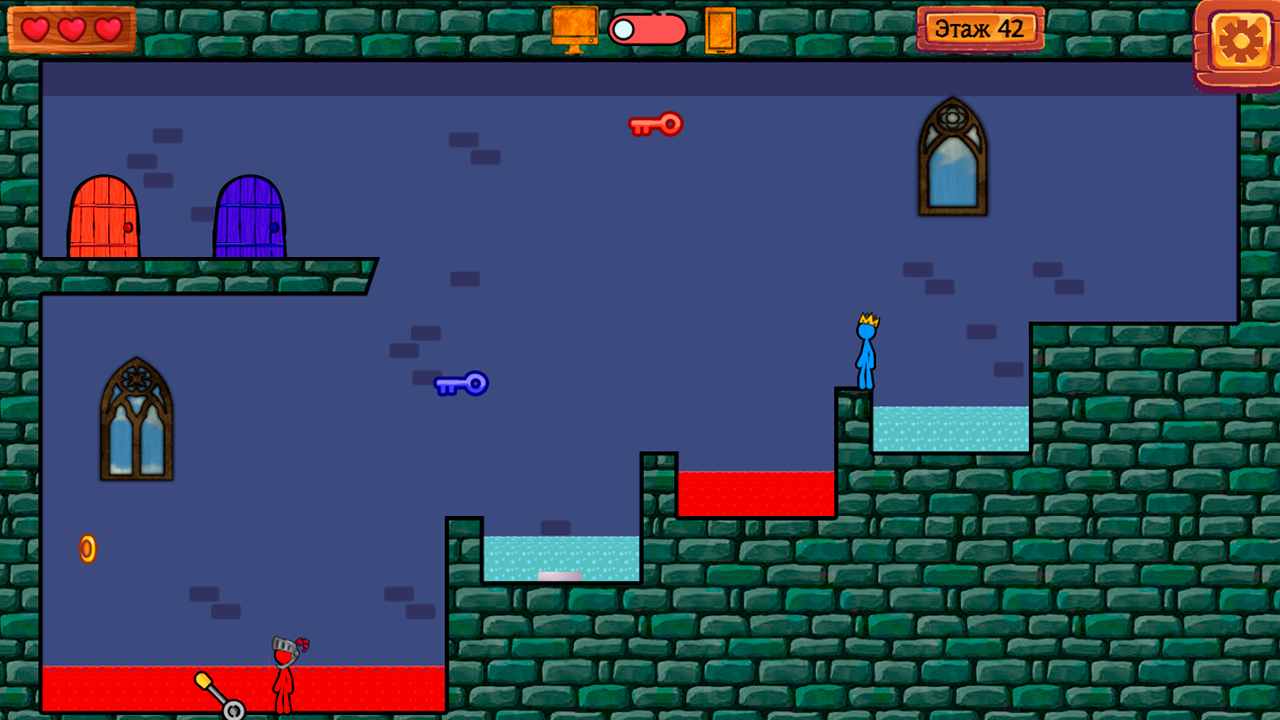Image resolution: width=1280 pixels, height=720 pixels.
Task: Collect the red key
Action: 656,124
